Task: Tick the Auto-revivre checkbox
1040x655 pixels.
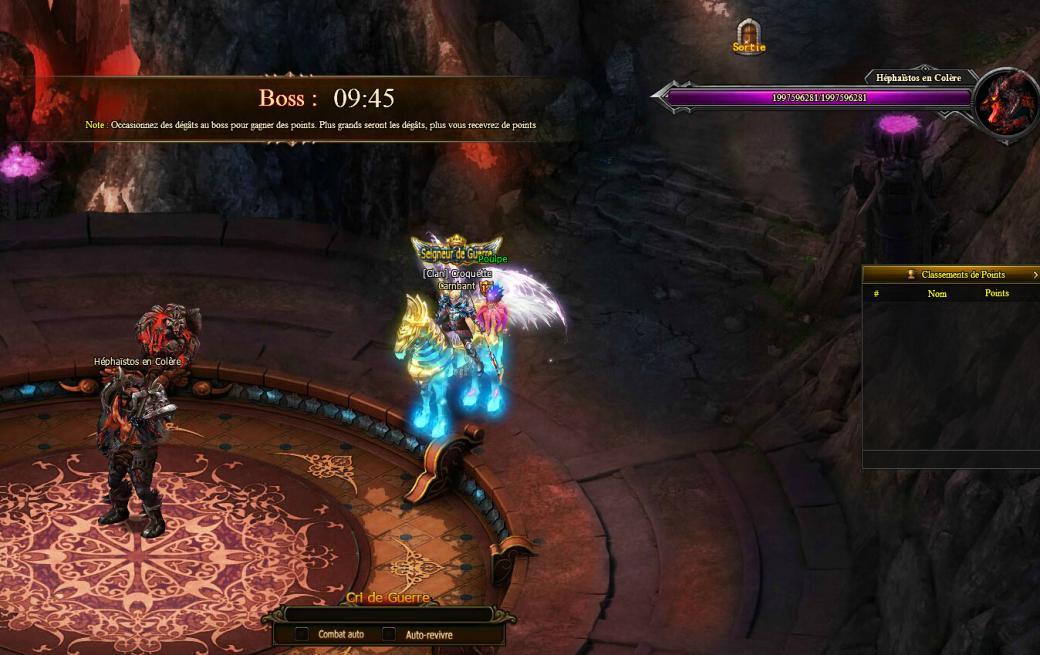Action: point(388,634)
